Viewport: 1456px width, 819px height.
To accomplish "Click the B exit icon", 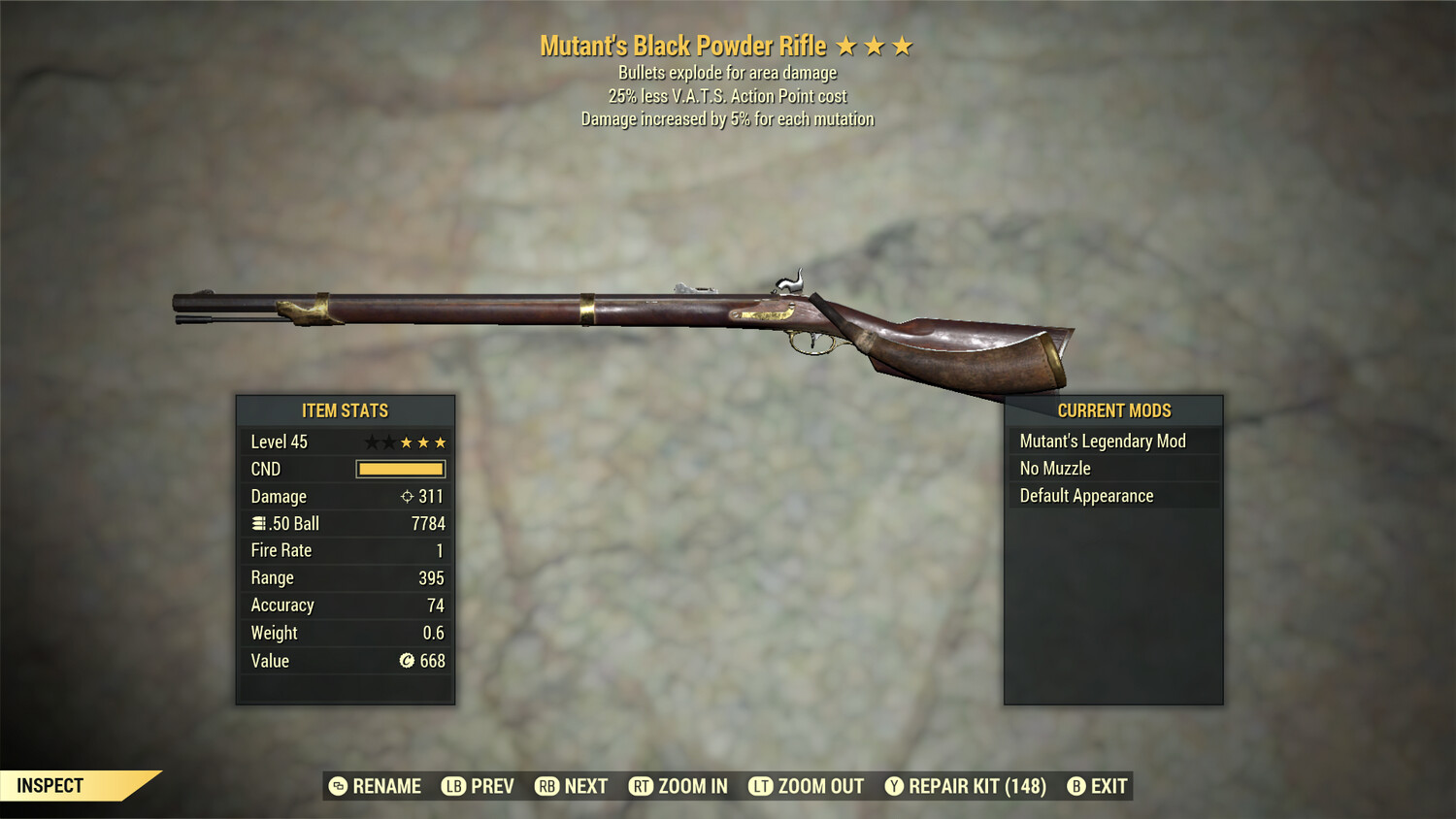I will coord(1075,786).
